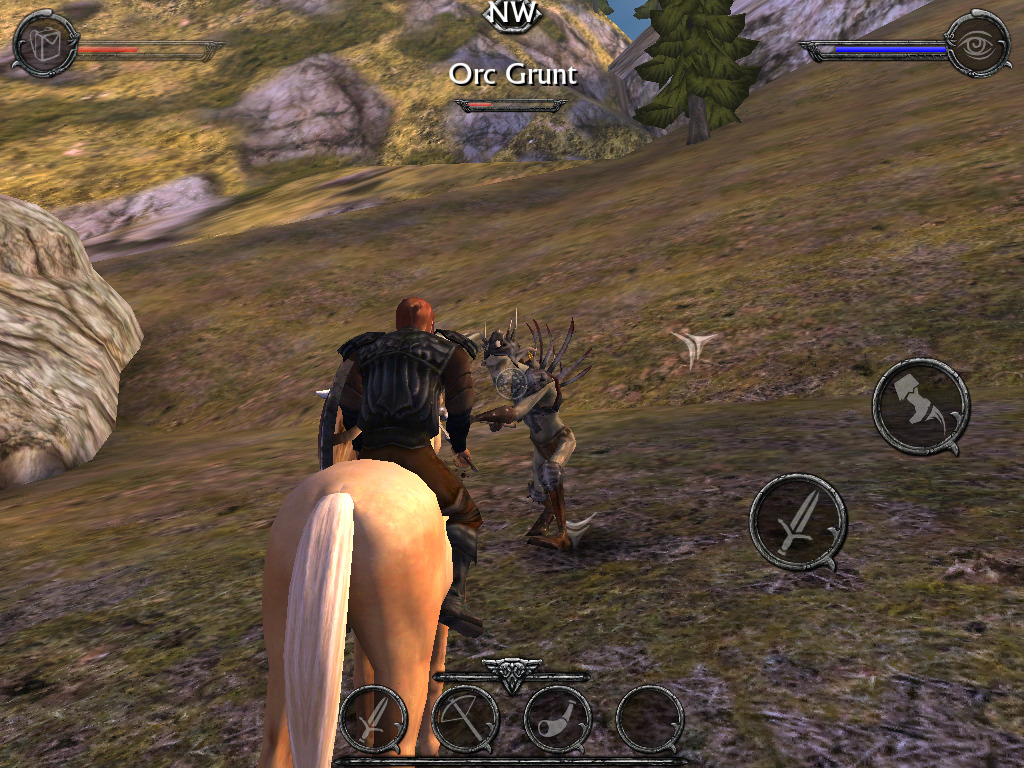Equip the bow from the quick bar
Image resolution: width=1024 pixels, height=768 pixels.
point(465,719)
